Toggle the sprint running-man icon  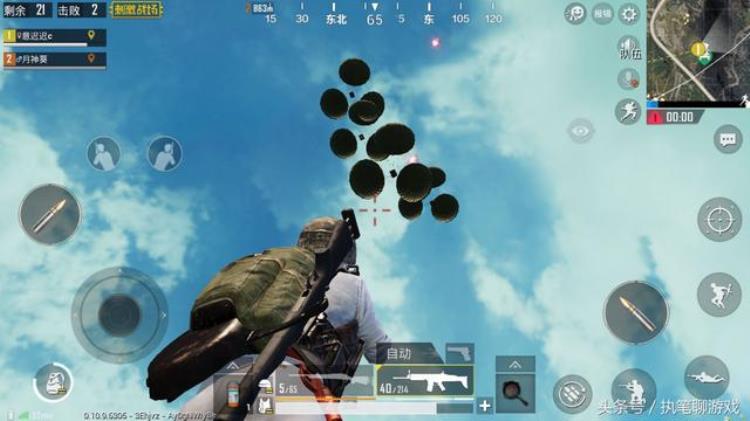(x=628, y=111)
